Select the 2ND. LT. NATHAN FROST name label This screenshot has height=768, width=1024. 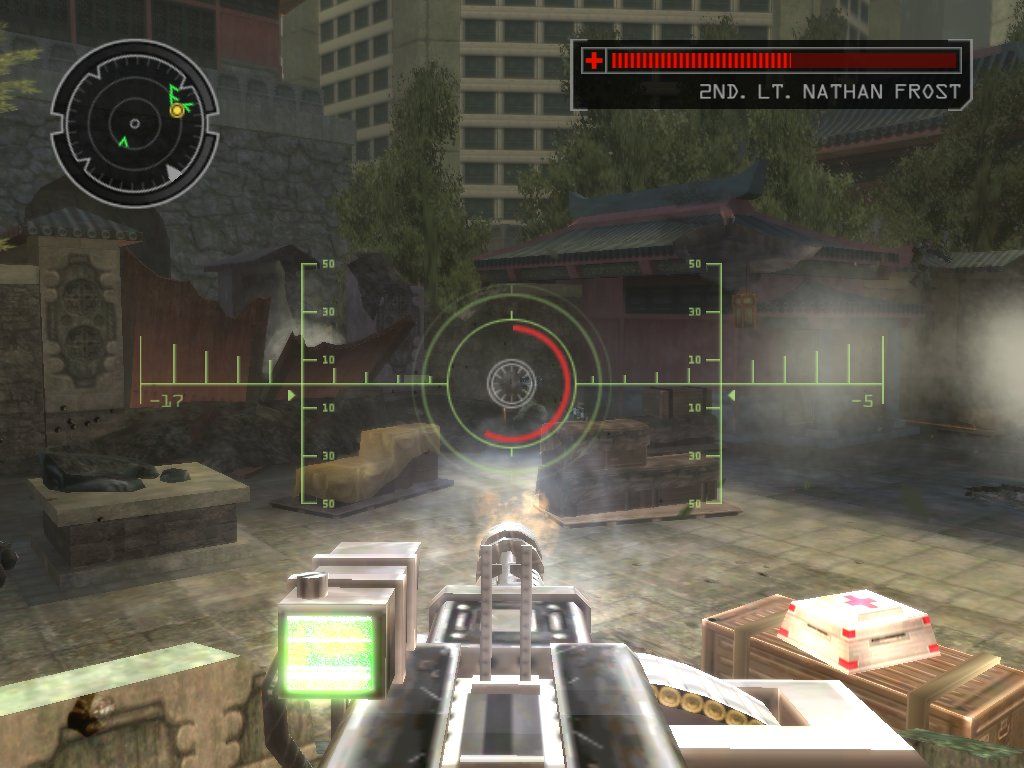point(829,92)
